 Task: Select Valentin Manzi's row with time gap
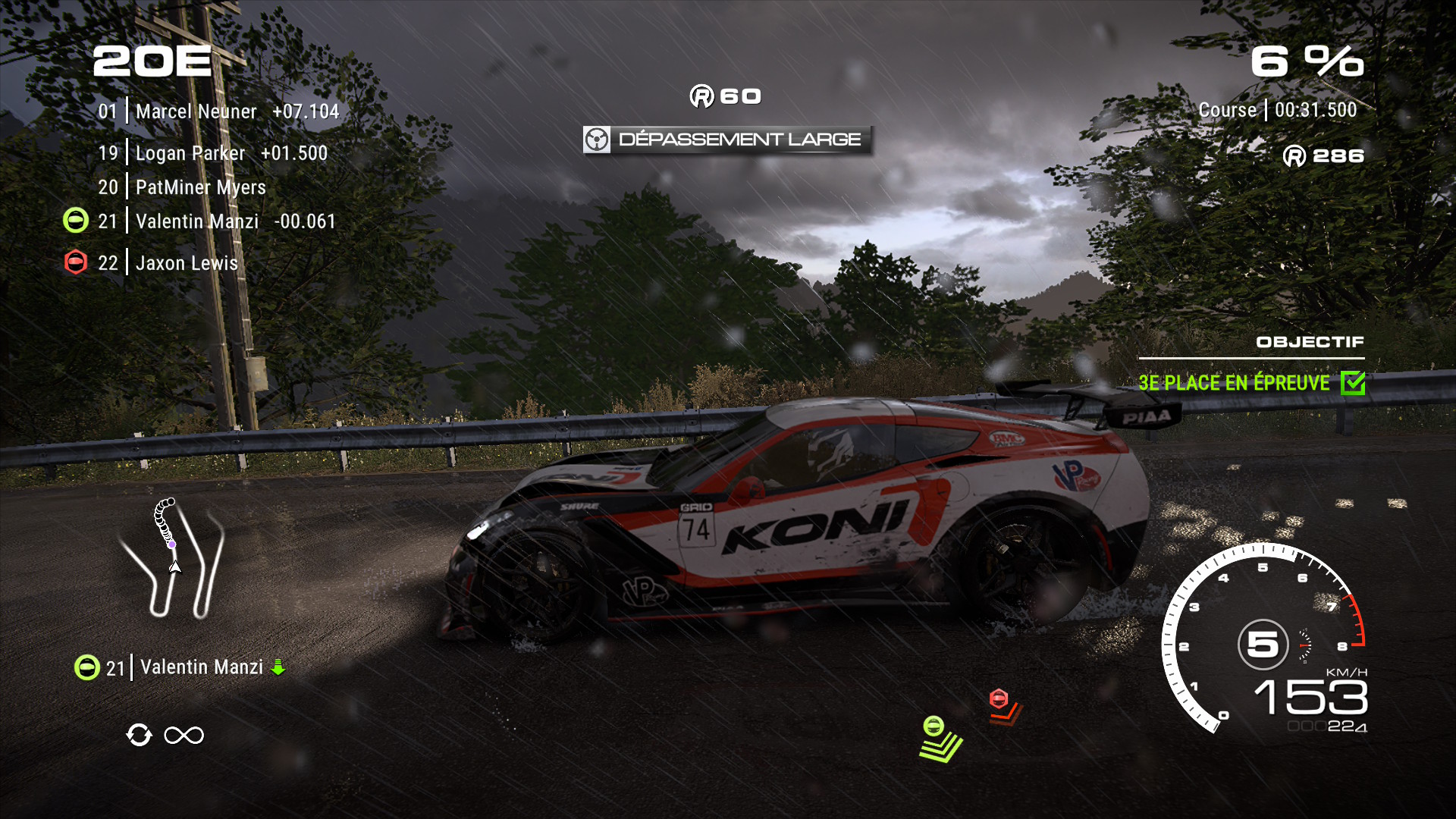(217, 221)
